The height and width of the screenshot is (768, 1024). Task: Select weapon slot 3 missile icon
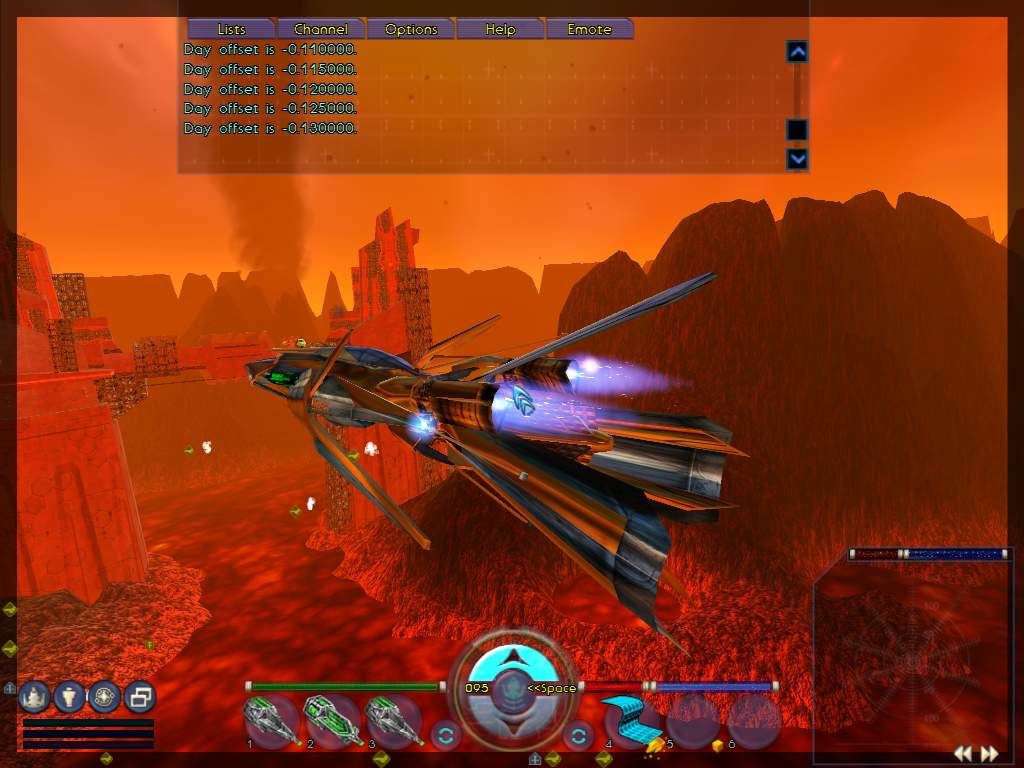point(392,720)
